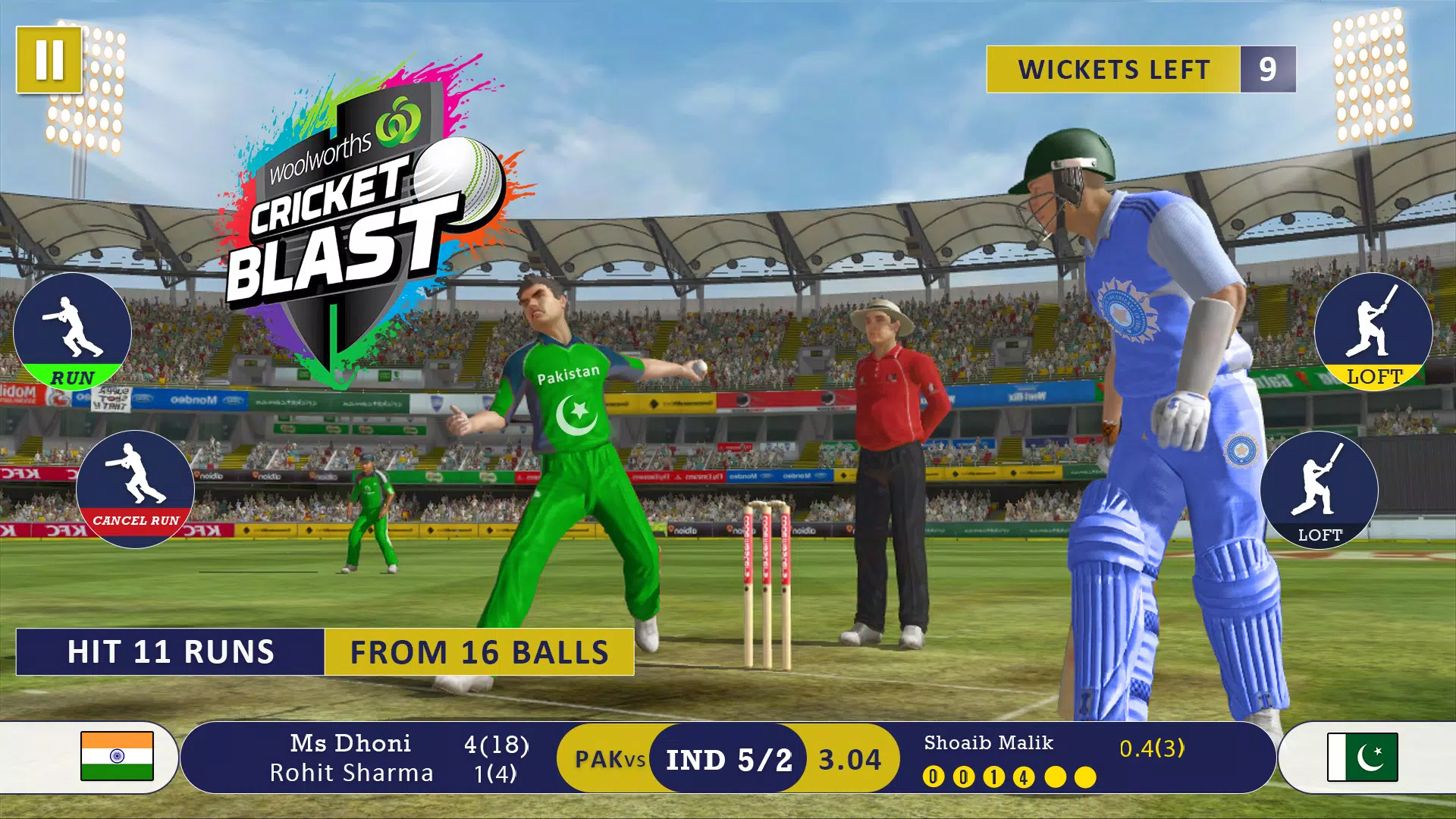Select the lower LOFT shot icon

(x=1321, y=491)
